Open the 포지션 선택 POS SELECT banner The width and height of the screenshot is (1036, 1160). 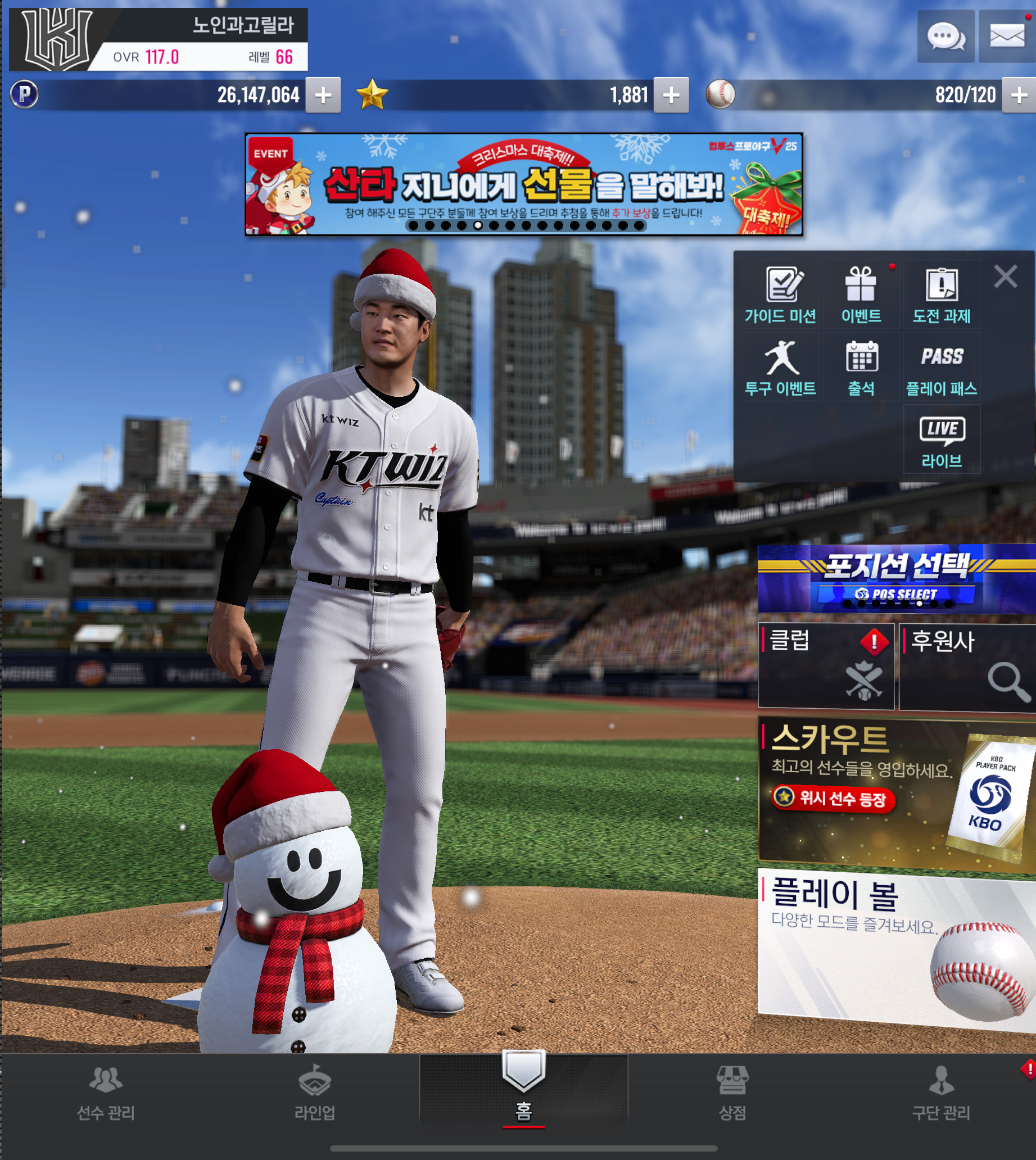point(896,578)
